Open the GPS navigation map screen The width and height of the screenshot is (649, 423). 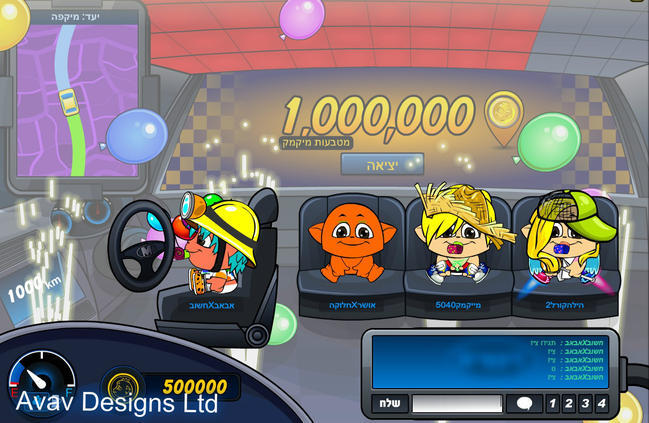tap(78, 106)
